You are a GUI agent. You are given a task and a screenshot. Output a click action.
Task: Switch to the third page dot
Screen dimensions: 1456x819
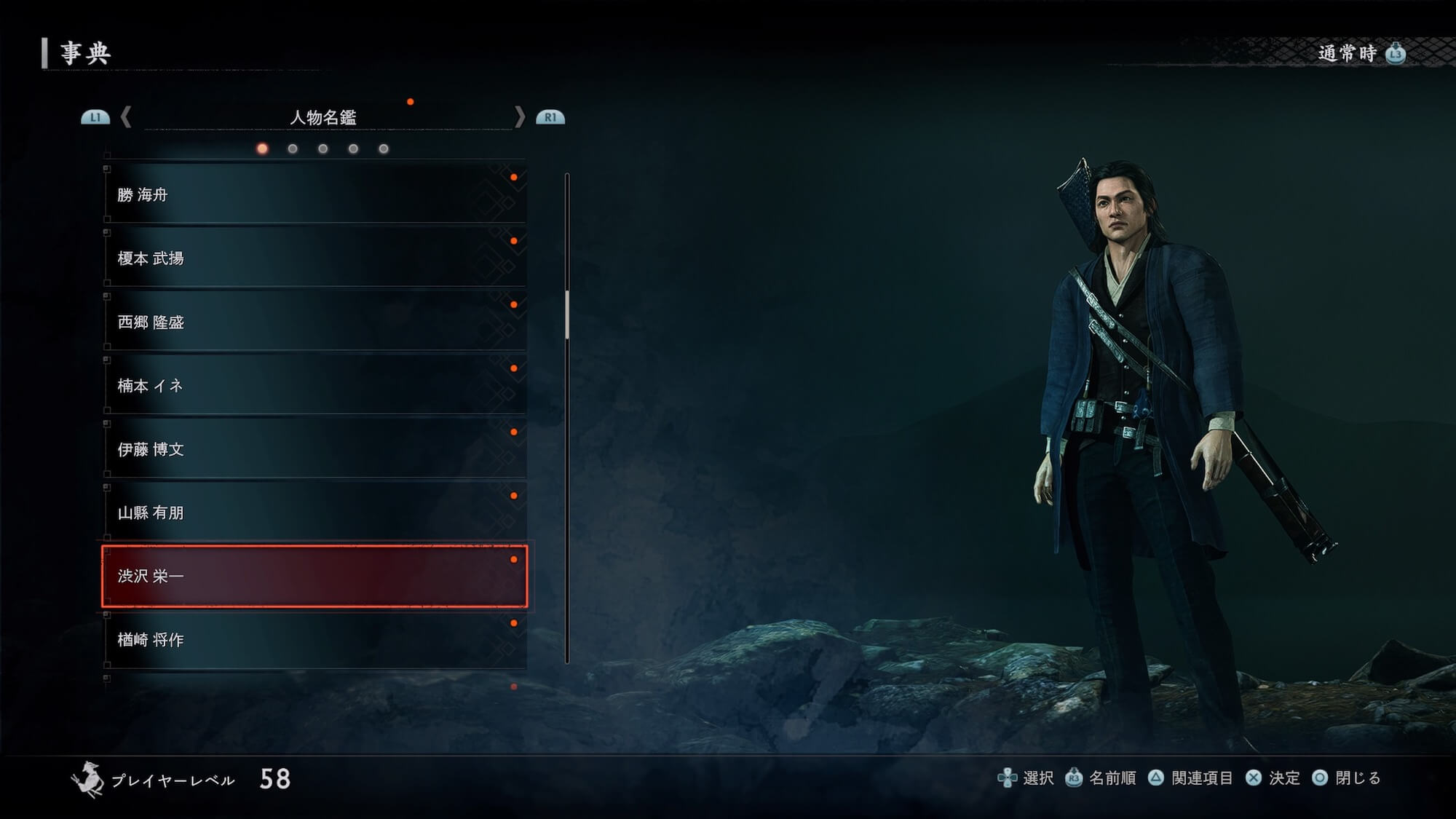[x=323, y=149]
